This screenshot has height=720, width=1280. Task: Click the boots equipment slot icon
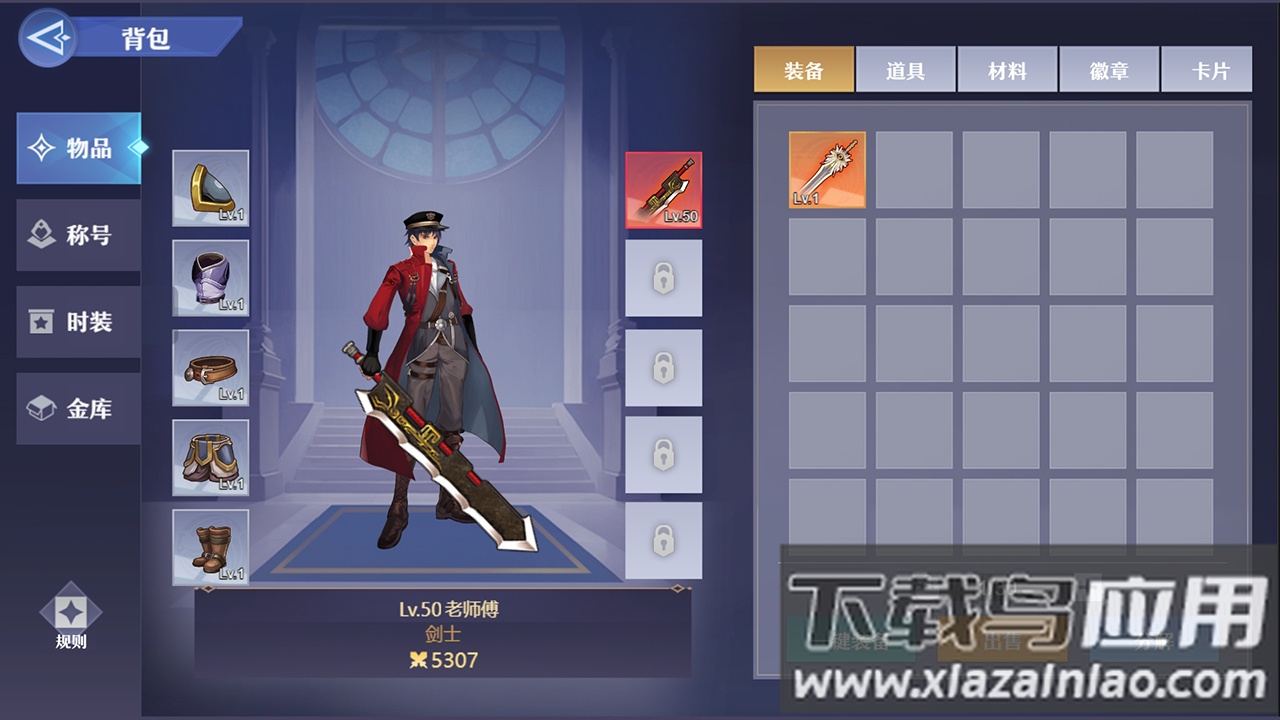pyautogui.click(x=210, y=545)
